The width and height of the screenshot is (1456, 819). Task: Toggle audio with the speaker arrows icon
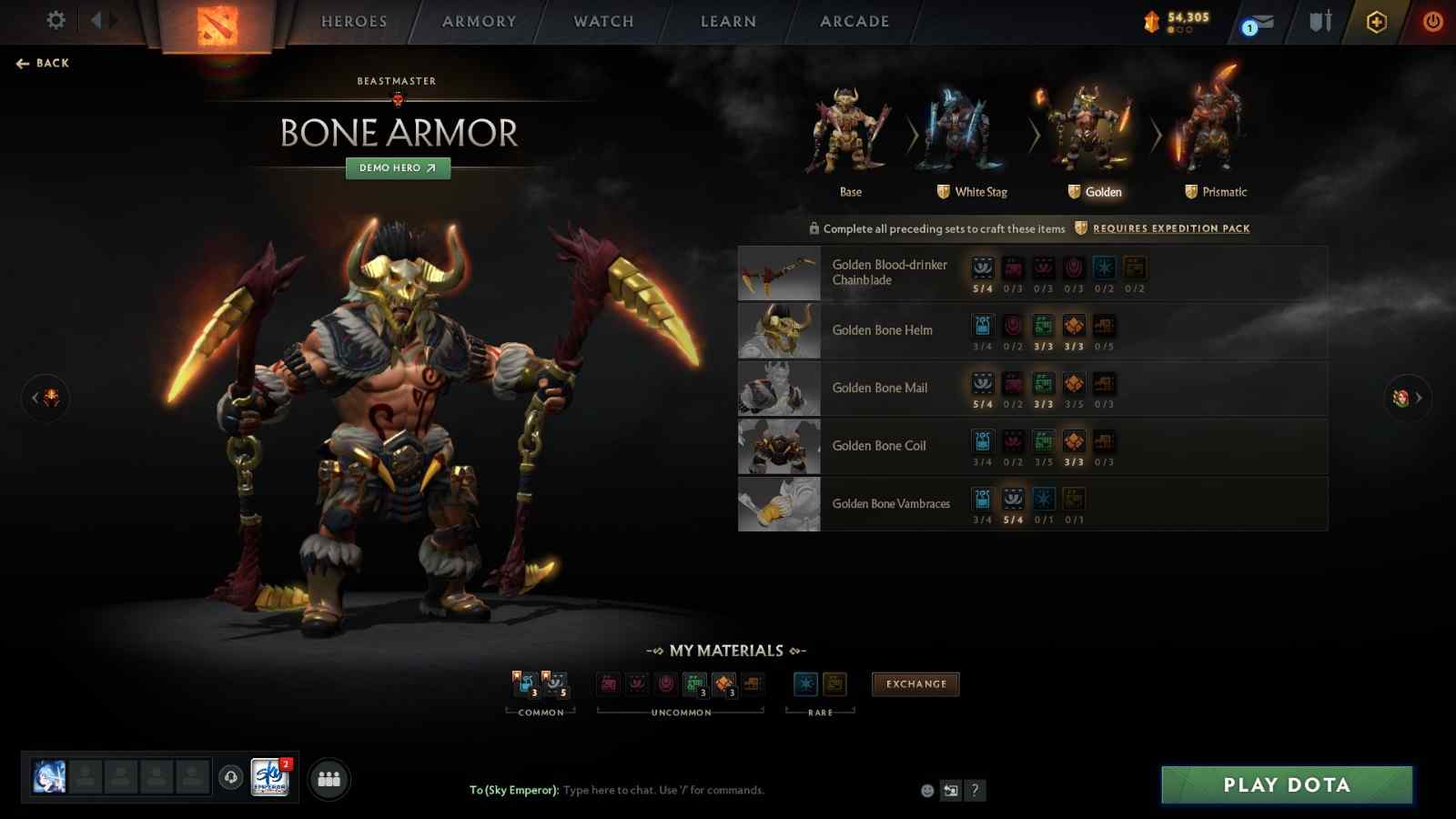click(x=103, y=21)
